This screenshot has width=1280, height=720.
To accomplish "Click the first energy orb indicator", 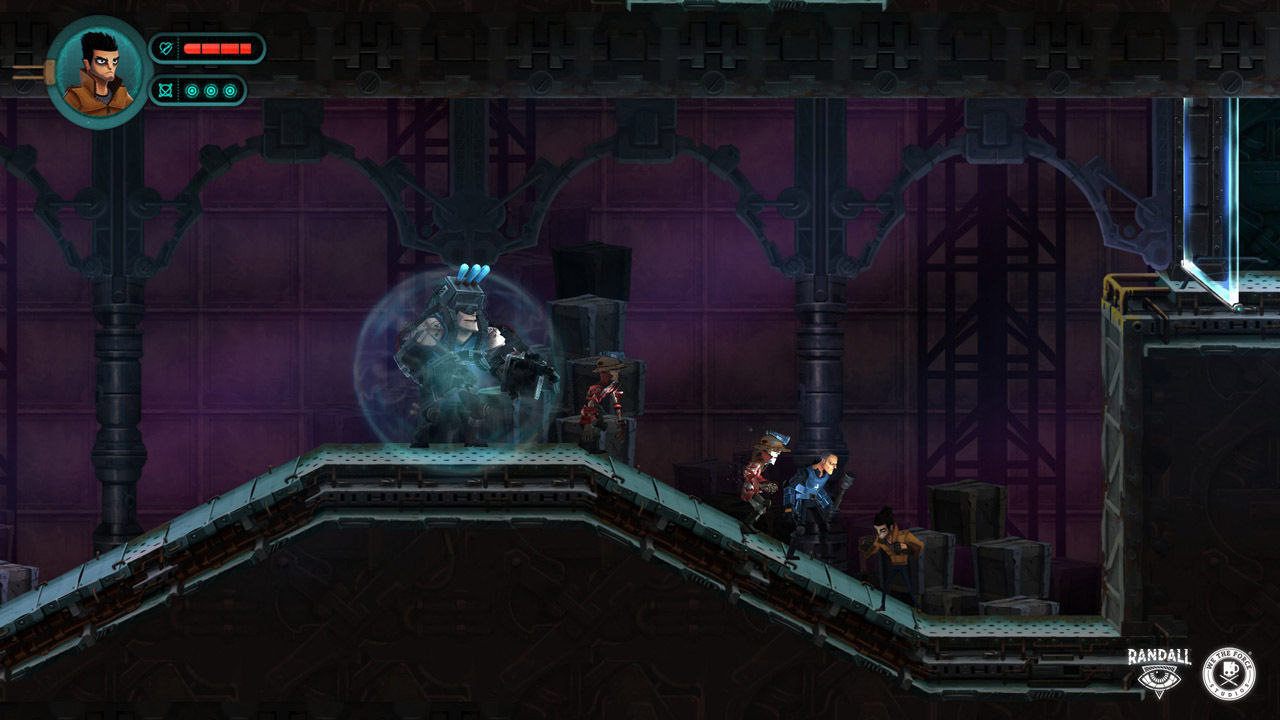I will pyautogui.click(x=192, y=90).
